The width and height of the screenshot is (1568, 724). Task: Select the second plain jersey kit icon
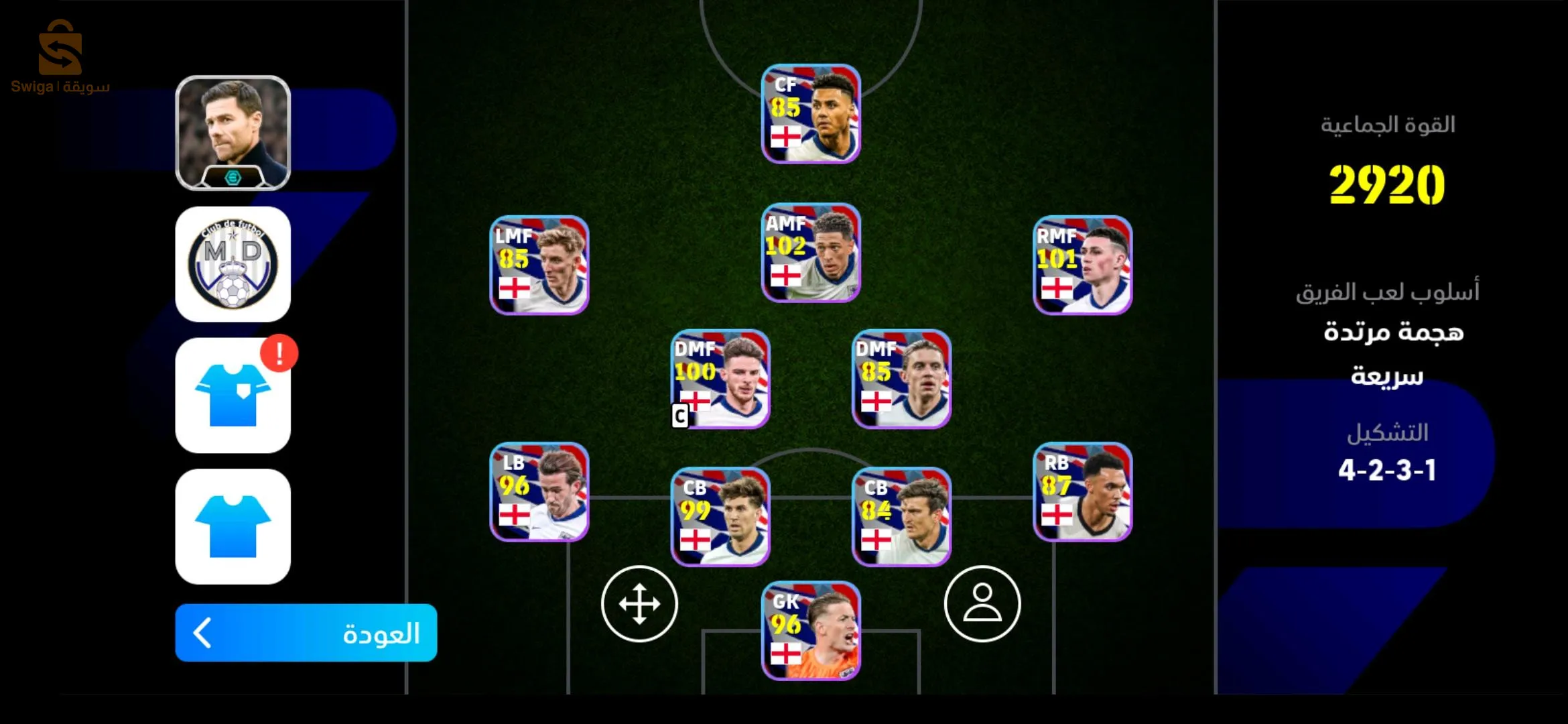233,526
